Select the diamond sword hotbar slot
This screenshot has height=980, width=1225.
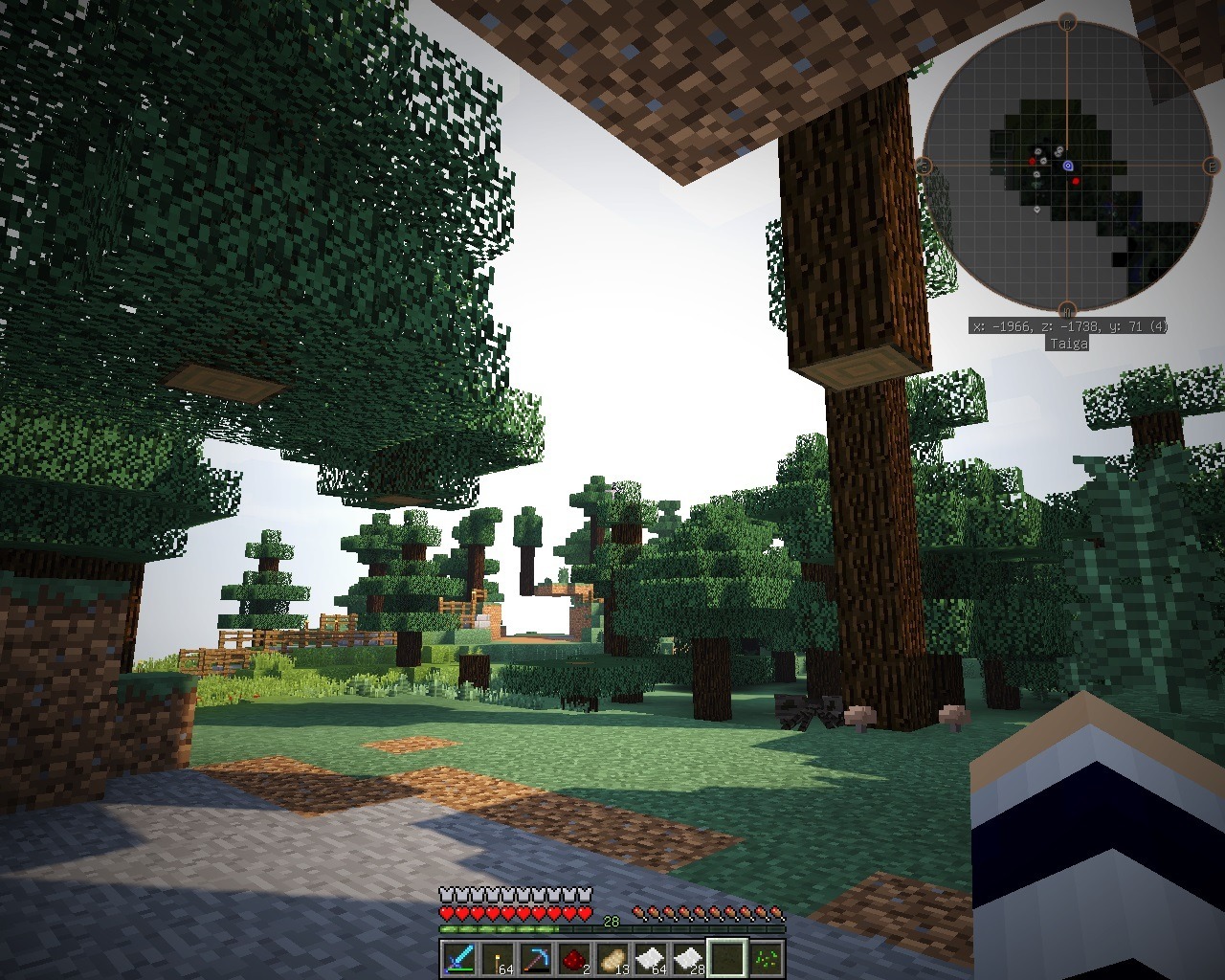(457, 958)
